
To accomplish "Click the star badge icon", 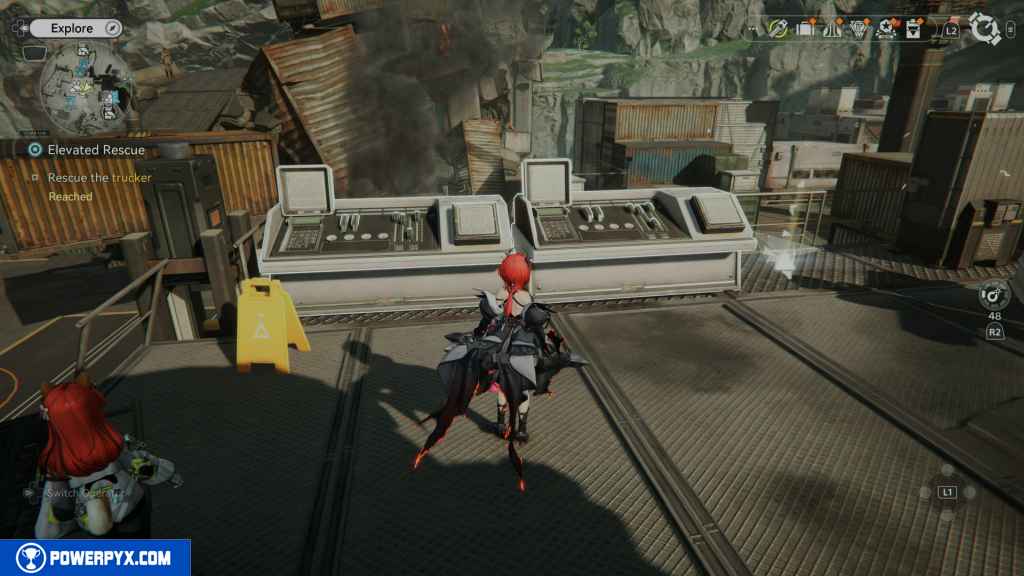I will click(x=886, y=29).
